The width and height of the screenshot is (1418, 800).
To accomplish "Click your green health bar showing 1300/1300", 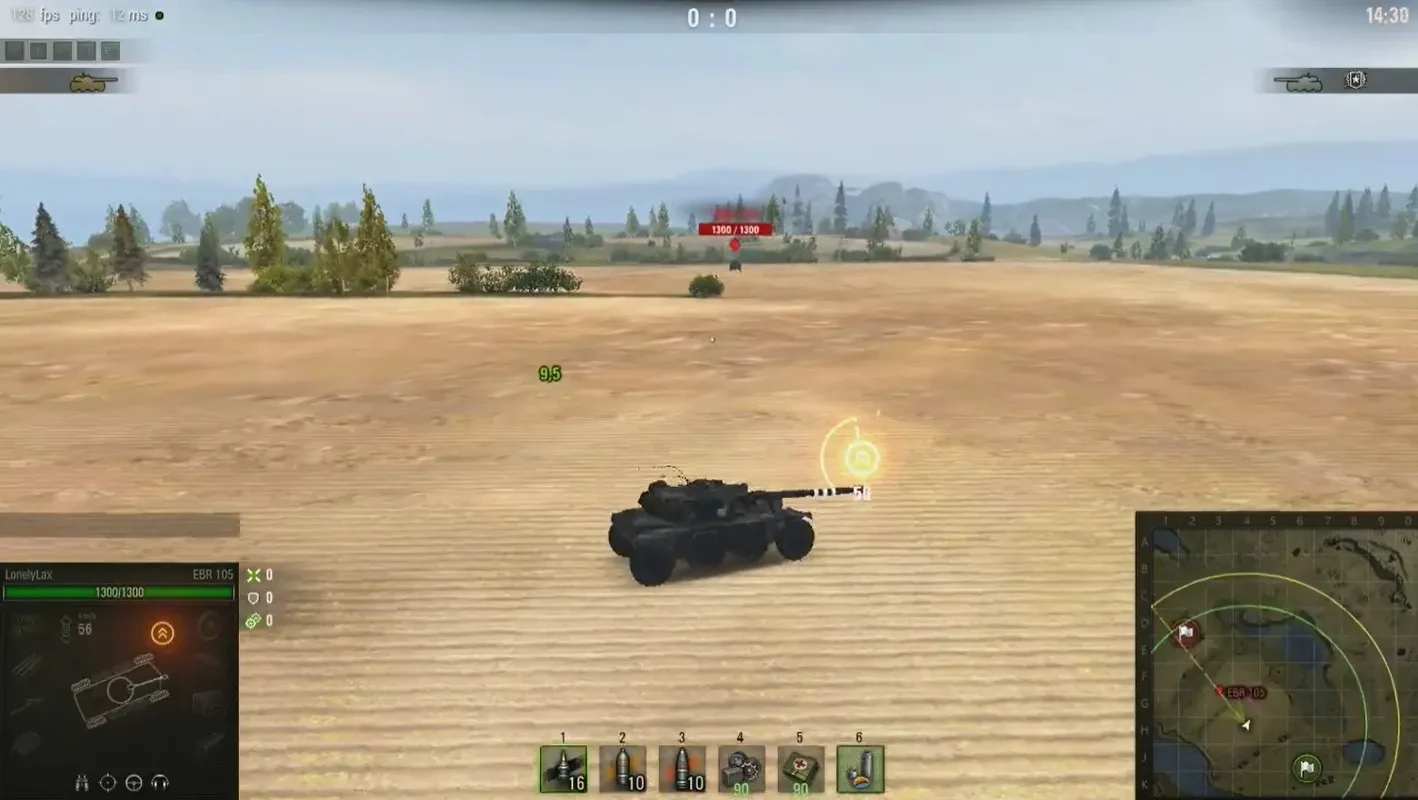I will pos(118,591).
